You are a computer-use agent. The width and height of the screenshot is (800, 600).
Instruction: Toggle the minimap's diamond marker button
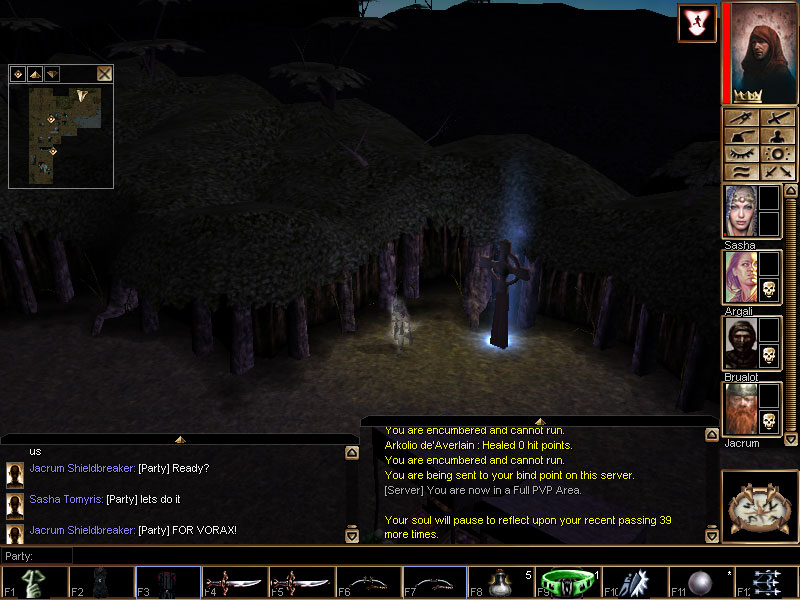(18, 73)
